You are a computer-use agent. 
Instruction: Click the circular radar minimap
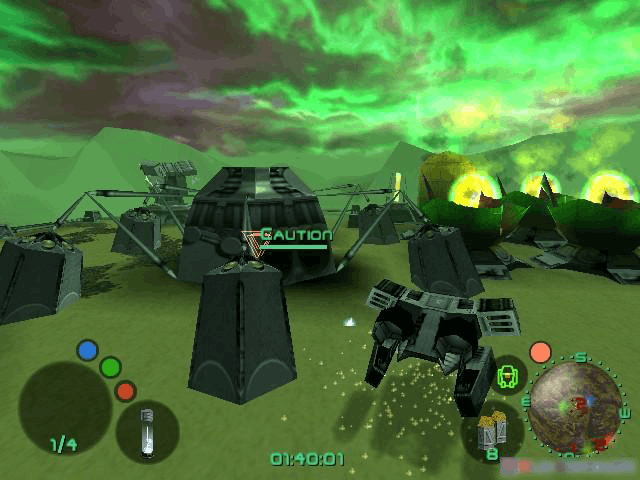coord(575,405)
